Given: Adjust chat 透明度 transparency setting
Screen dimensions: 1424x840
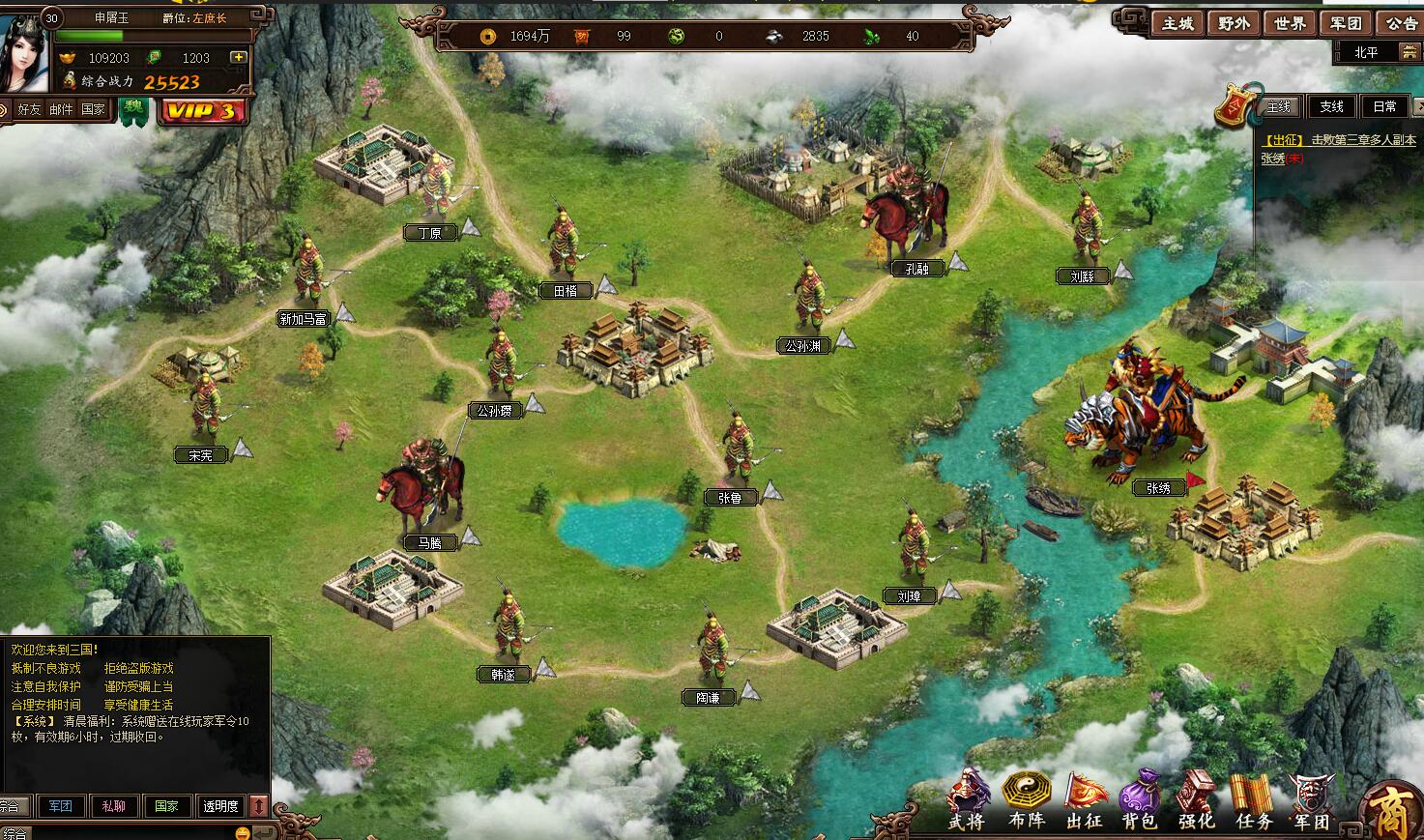Looking at the screenshot, I should 219,806.
